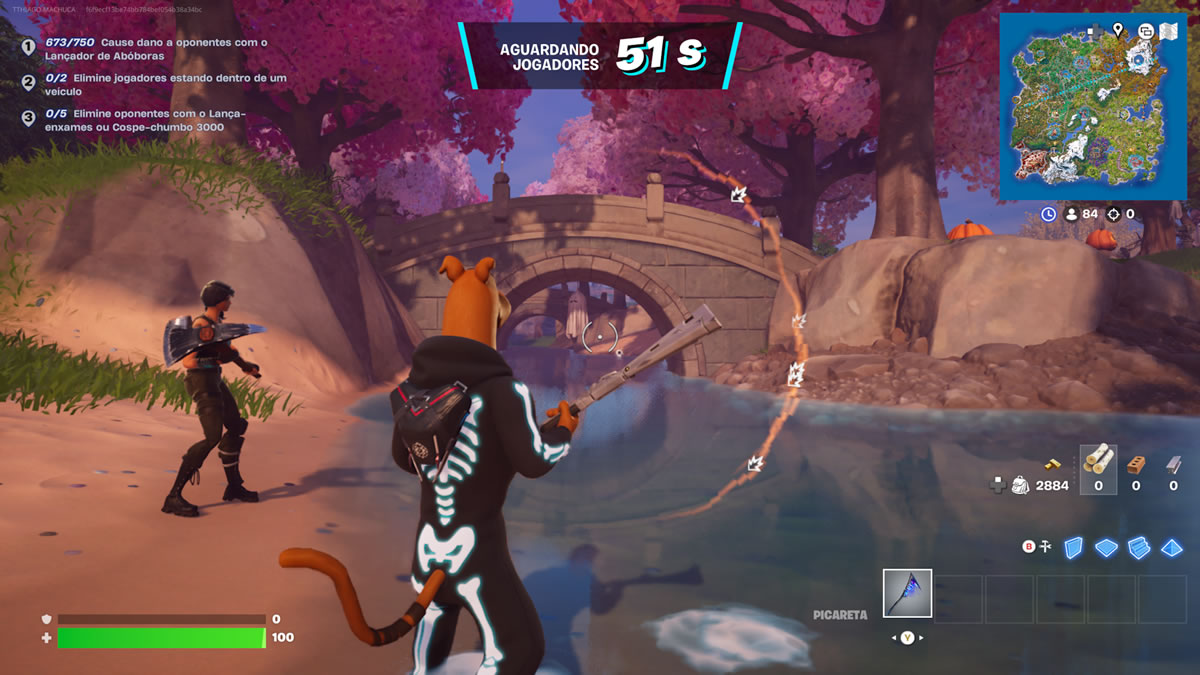Select the pickaxe hotbar slot

click(x=907, y=593)
